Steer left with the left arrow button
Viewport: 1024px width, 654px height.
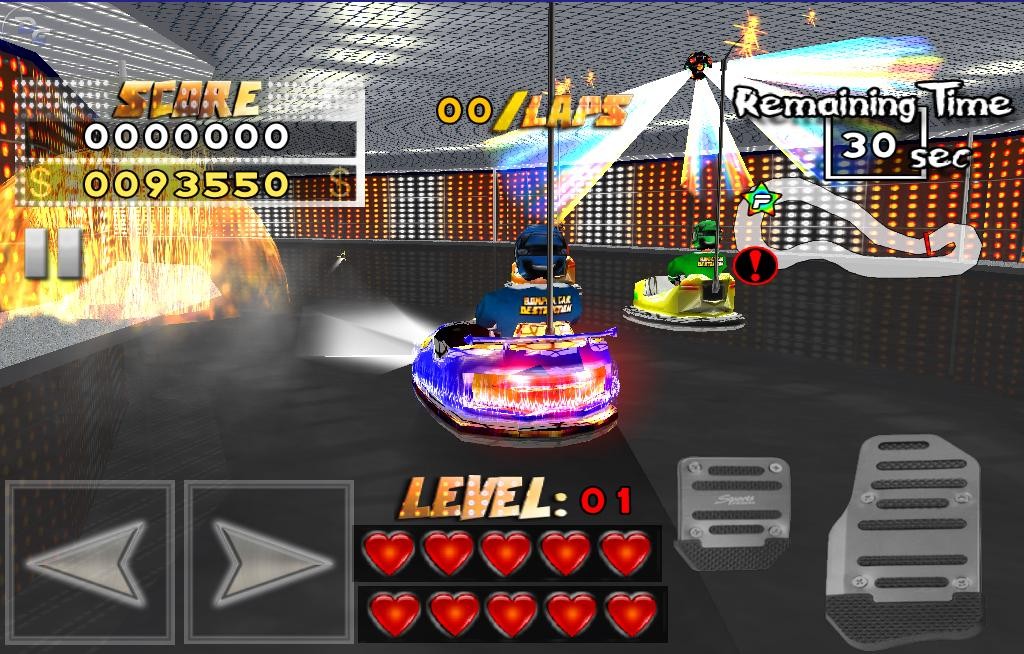[89, 561]
